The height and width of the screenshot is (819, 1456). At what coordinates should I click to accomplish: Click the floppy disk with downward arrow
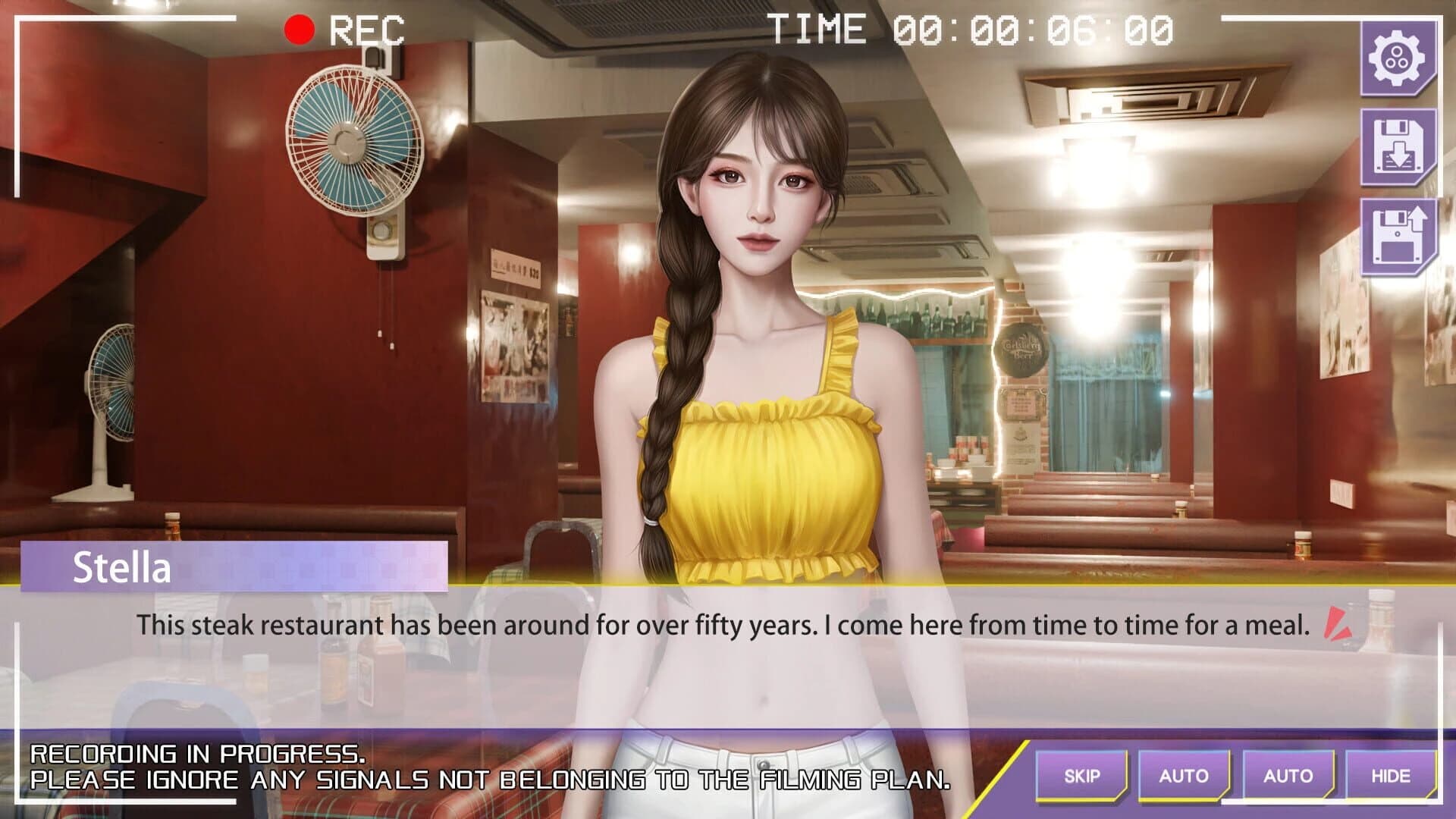1399,146
